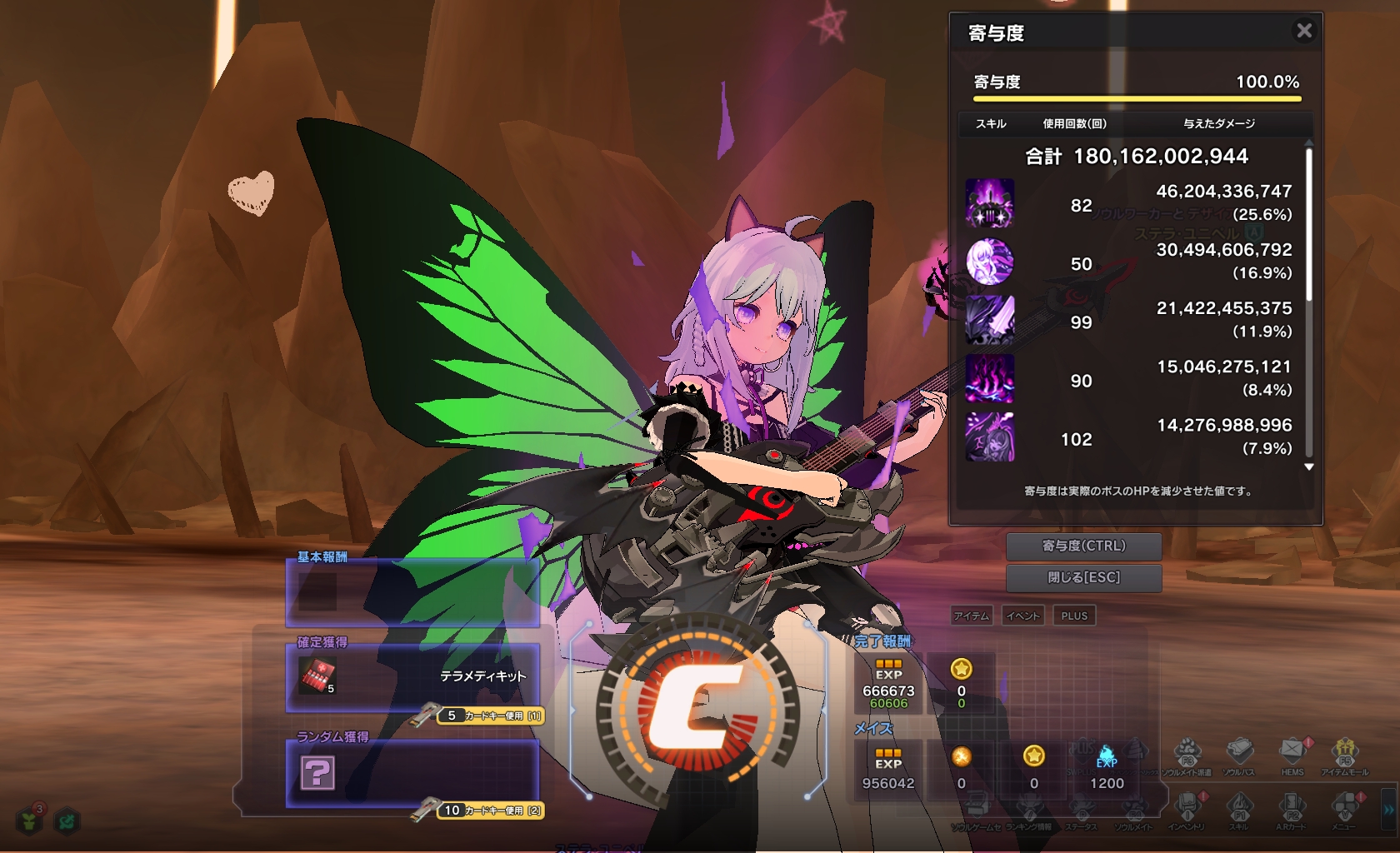
Task: Expand the menu bar with double arrow
Action: [1388, 808]
